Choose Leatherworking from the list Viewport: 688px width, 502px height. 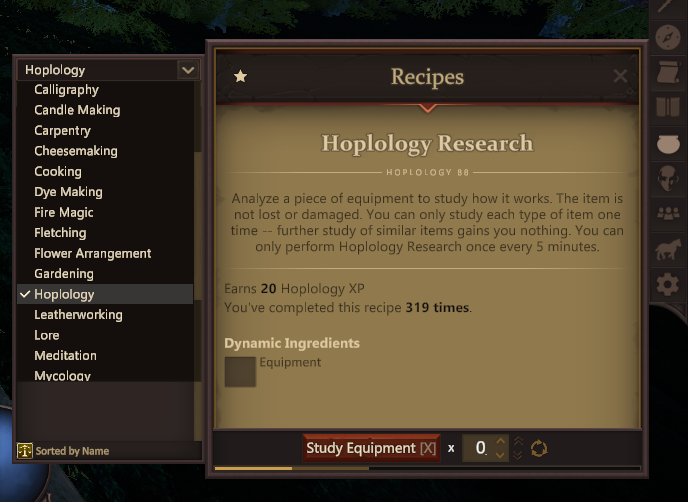pos(78,315)
